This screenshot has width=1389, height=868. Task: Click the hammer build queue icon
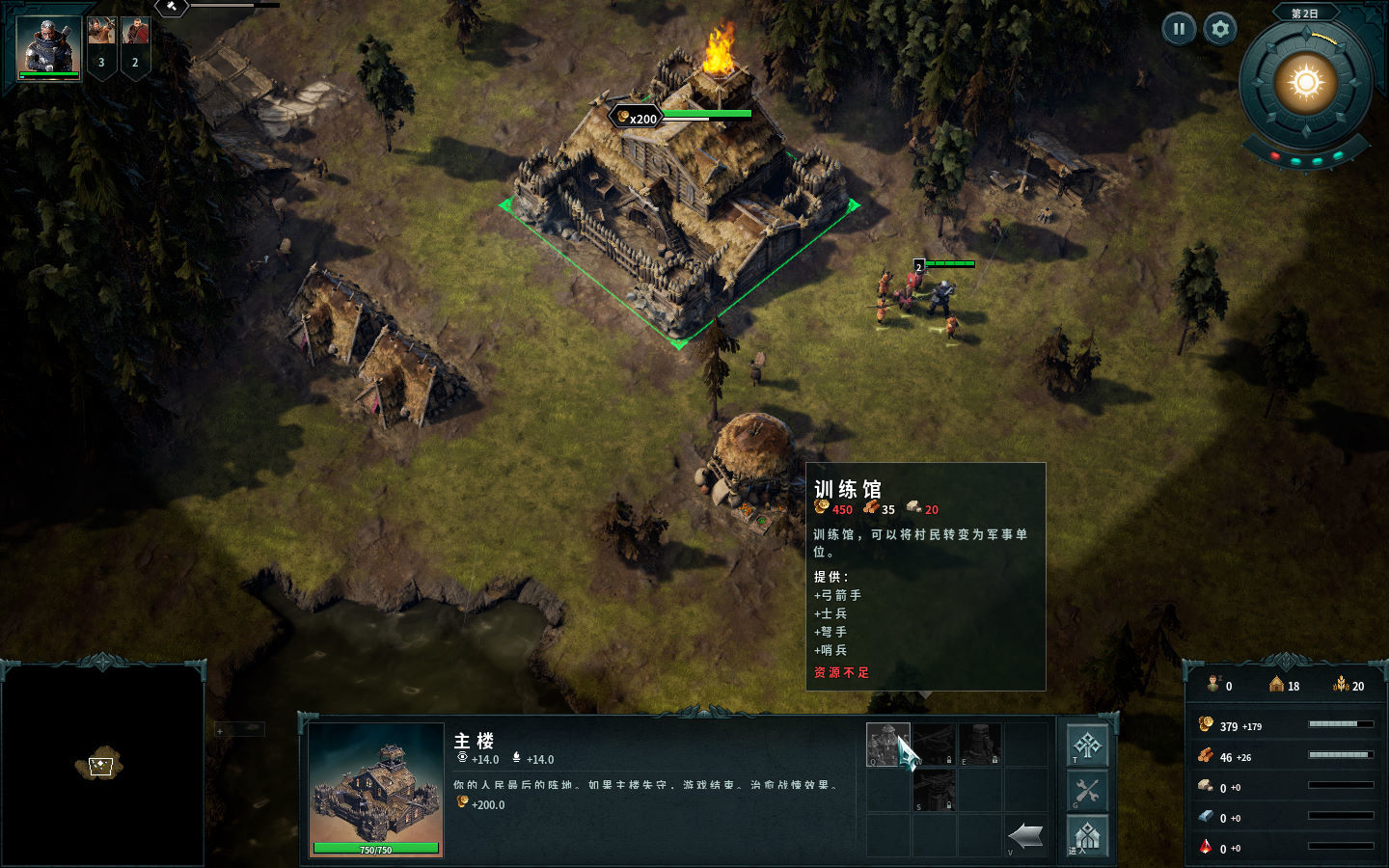point(171,7)
